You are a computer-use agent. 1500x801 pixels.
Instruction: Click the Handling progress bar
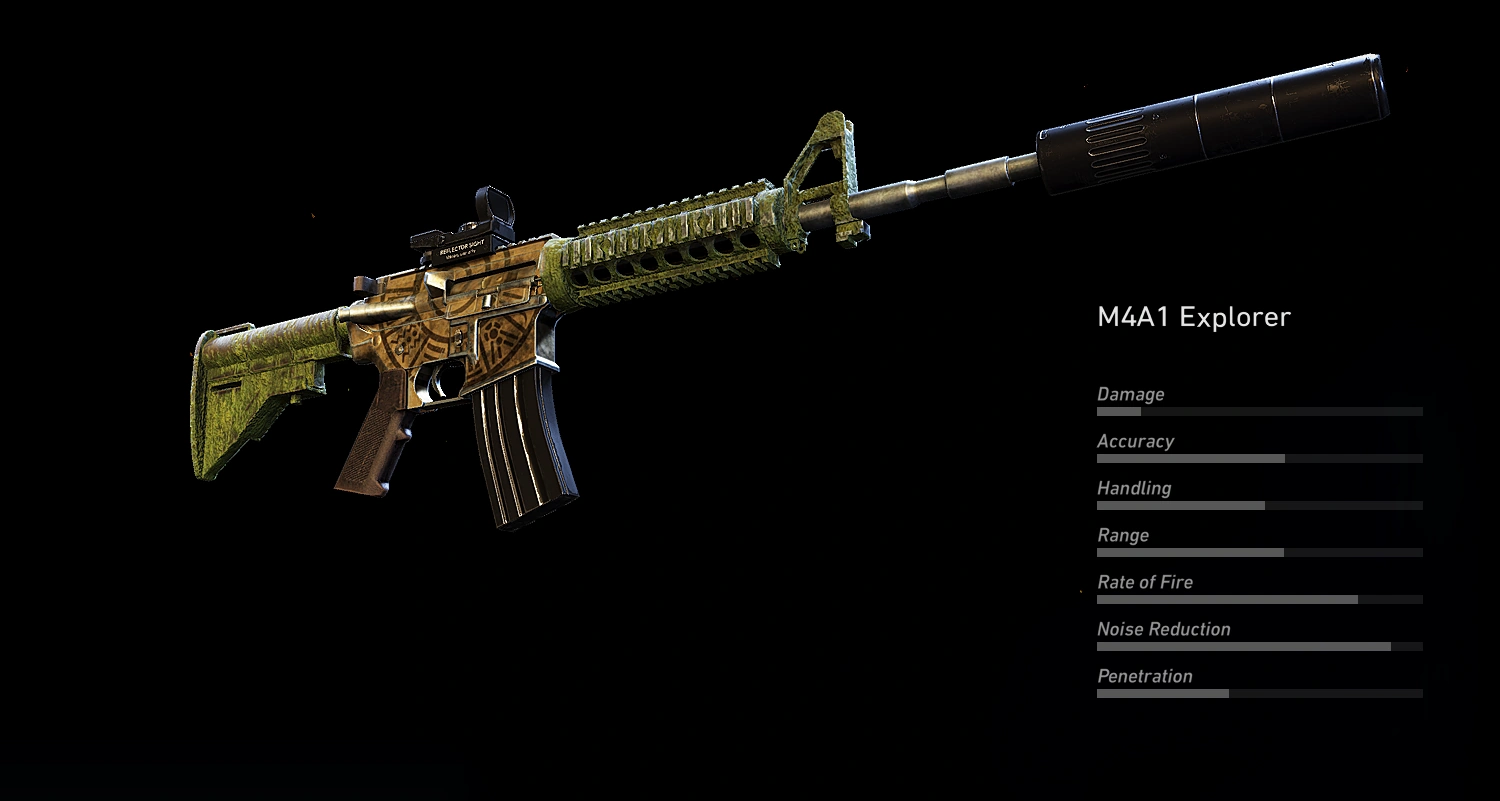click(x=1260, y=505)
